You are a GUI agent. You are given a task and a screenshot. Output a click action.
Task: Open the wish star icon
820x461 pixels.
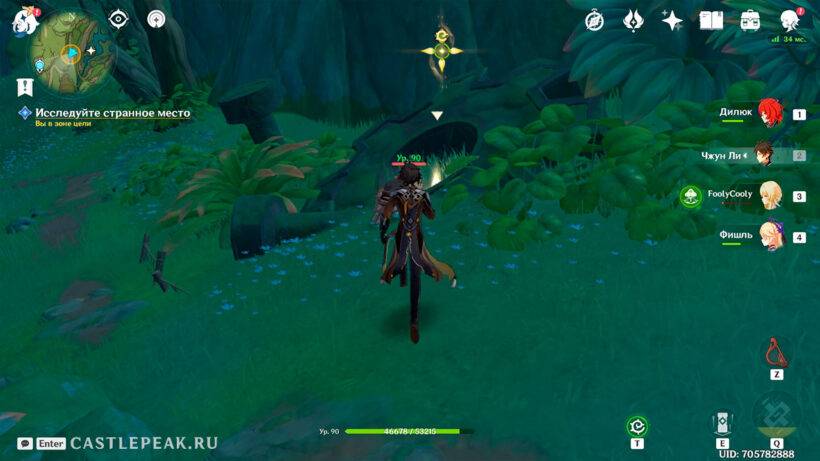(x=672, y=20)
